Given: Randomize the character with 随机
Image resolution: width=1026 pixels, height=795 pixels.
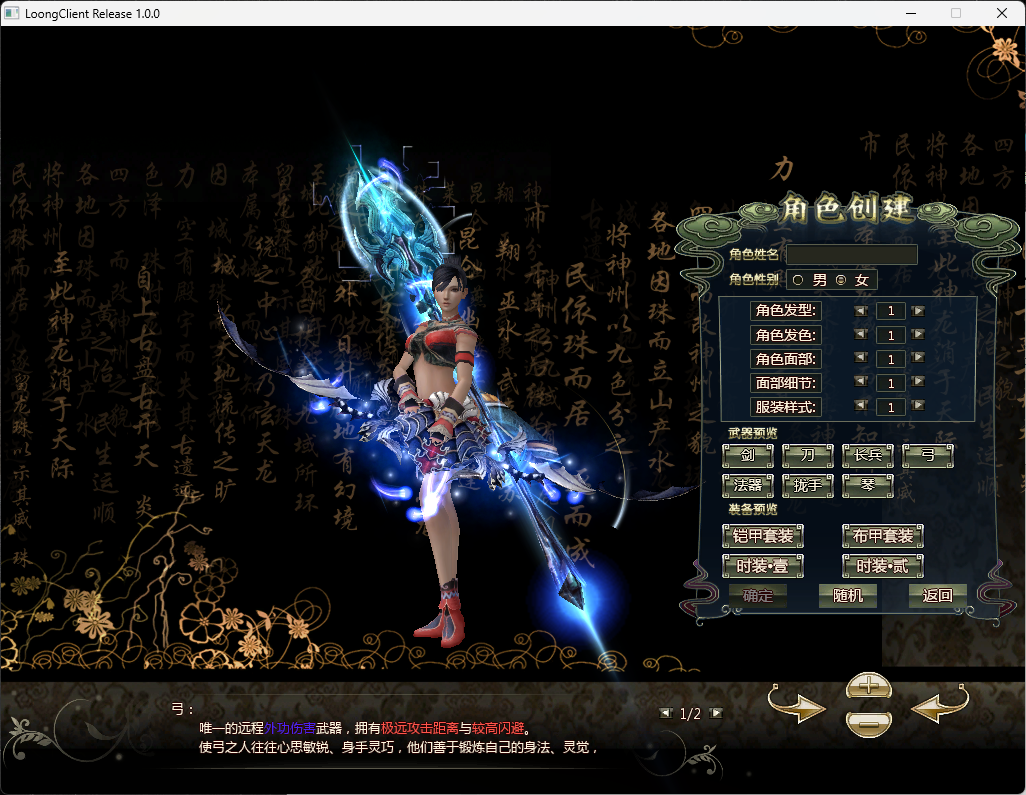Looking at the screenshot, I should pyautogui.click(x=847, y=596).
